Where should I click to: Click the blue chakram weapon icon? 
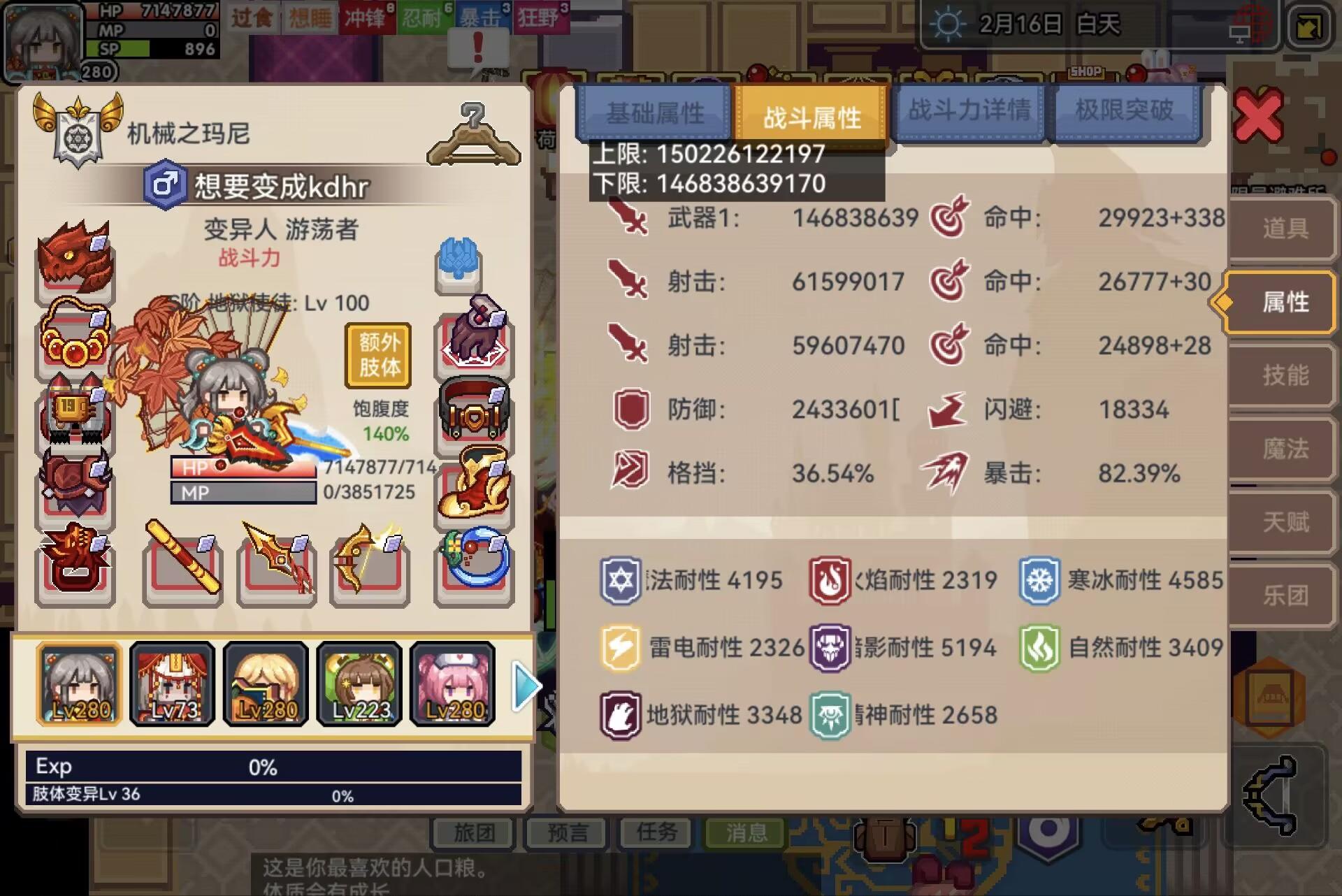coord(472,568)
